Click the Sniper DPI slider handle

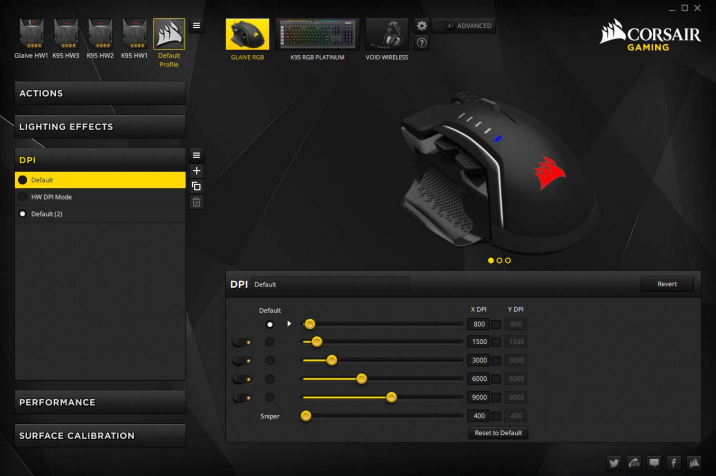click(x=306, y=415)
